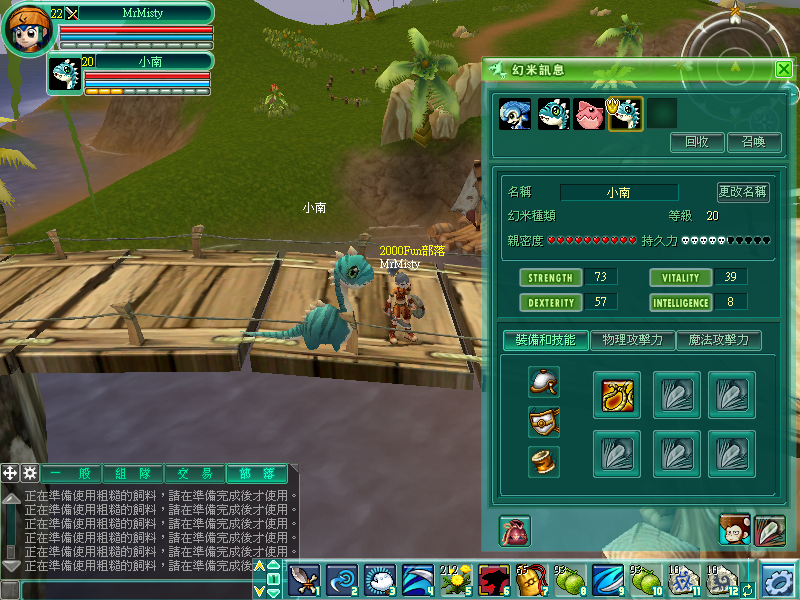Click the 召喚 summon button
The height and width of the screenshot is (600, 800).
pos(754,142)
